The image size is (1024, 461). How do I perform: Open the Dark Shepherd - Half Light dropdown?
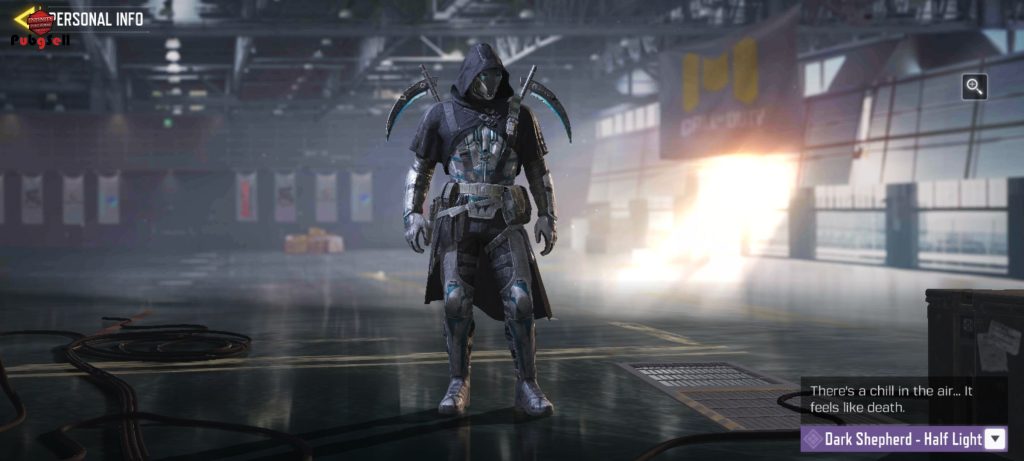tap(994, 438)
